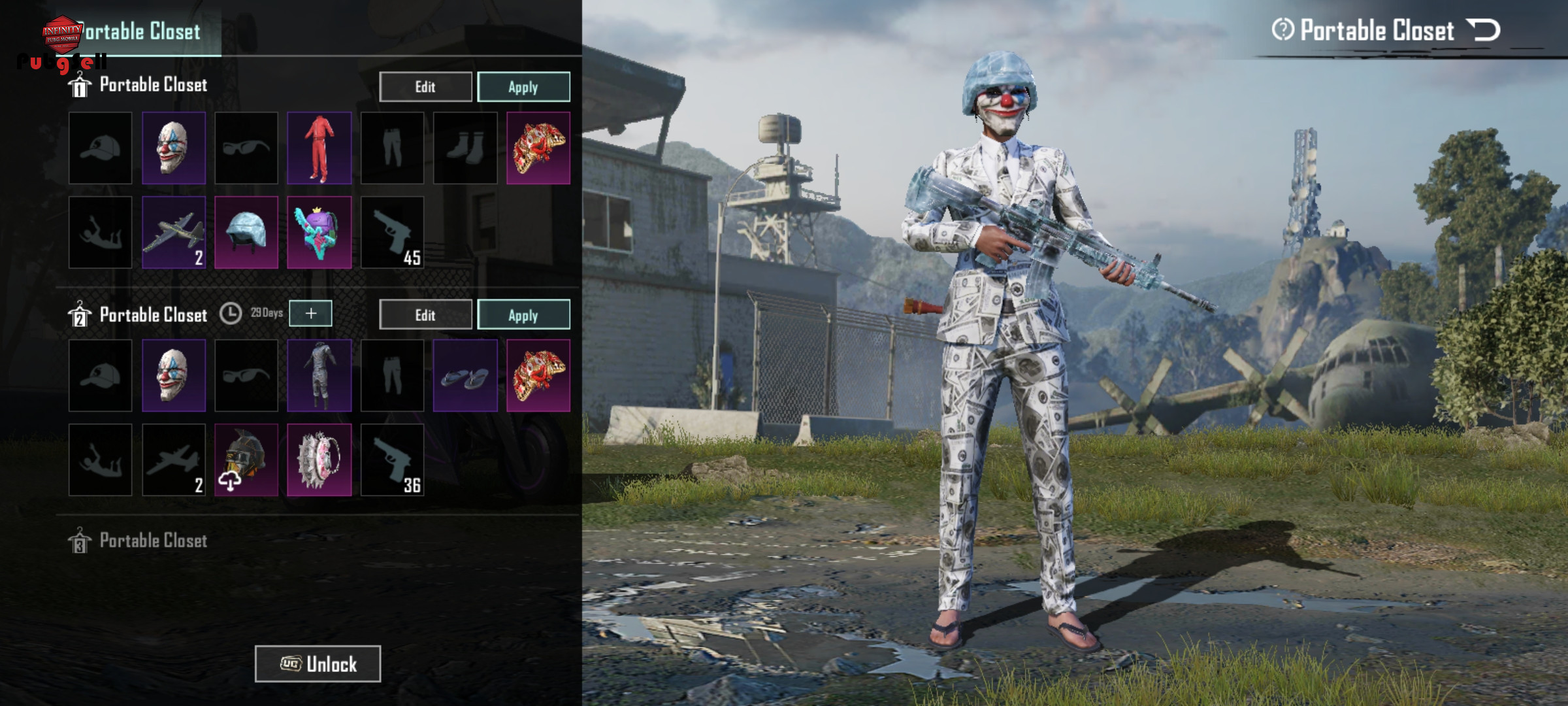Screen dimensions: 1568x706
Task: Apply the first Portable Closet outfit
Action: (x=523, y=87)
